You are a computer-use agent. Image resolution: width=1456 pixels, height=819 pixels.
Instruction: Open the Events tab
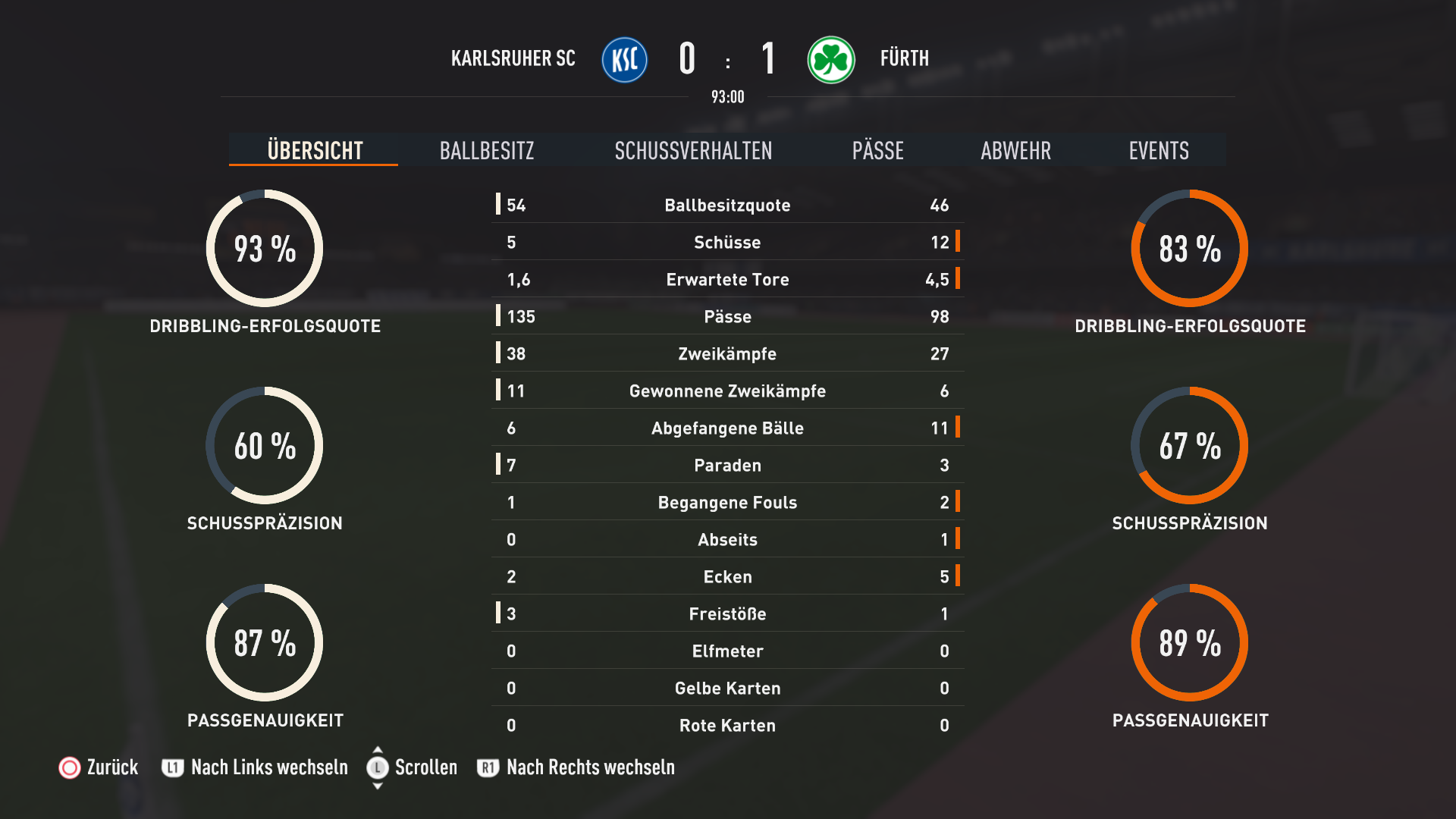point(1158,150)
